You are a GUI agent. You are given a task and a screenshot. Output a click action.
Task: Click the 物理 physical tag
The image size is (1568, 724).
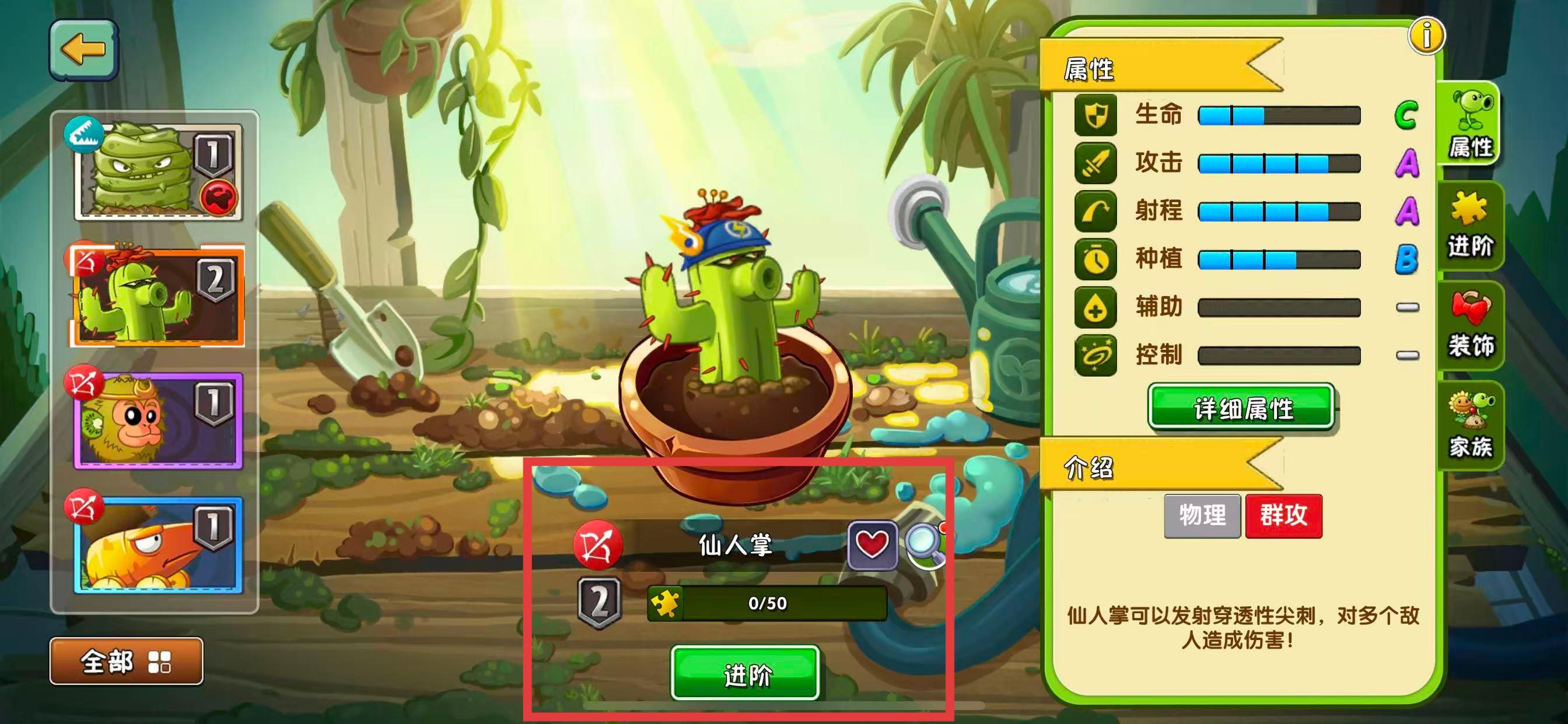tap(1202, 516)
